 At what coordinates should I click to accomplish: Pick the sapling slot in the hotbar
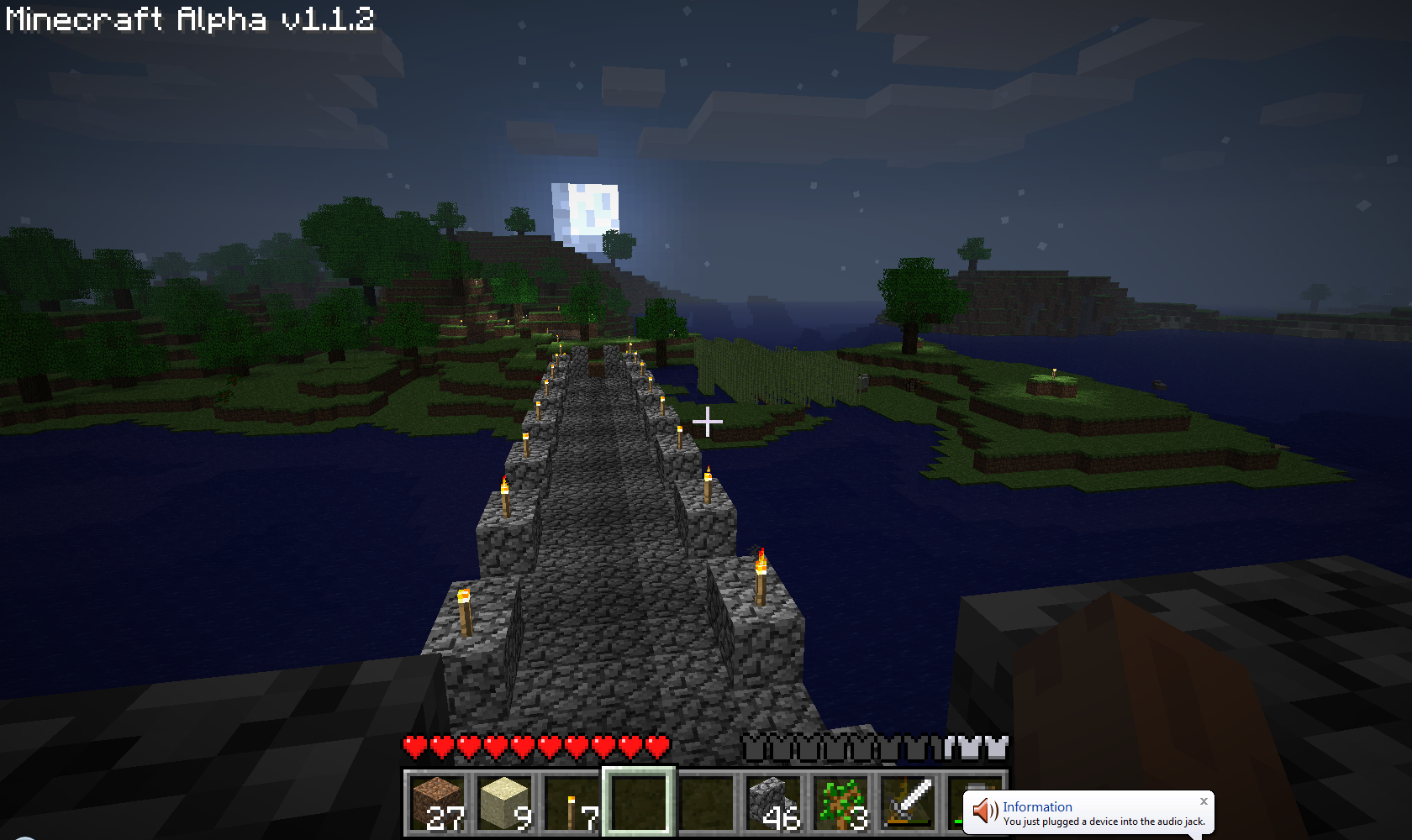click(841, 803)
